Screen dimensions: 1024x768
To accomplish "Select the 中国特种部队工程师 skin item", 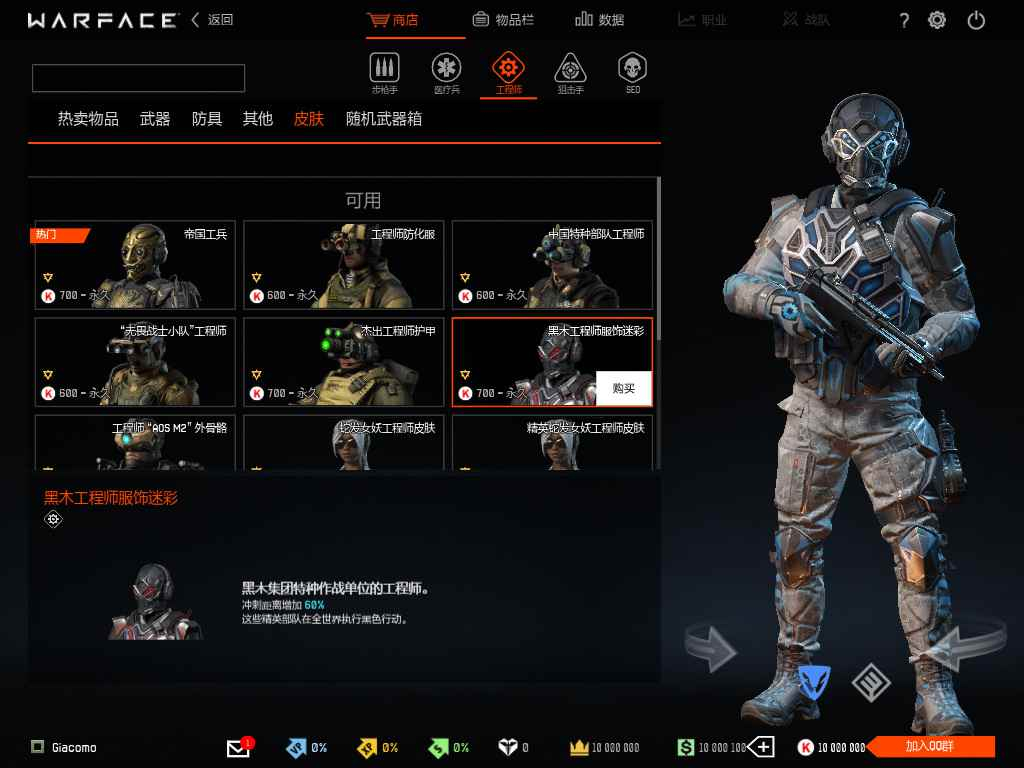I will (552, 265).
